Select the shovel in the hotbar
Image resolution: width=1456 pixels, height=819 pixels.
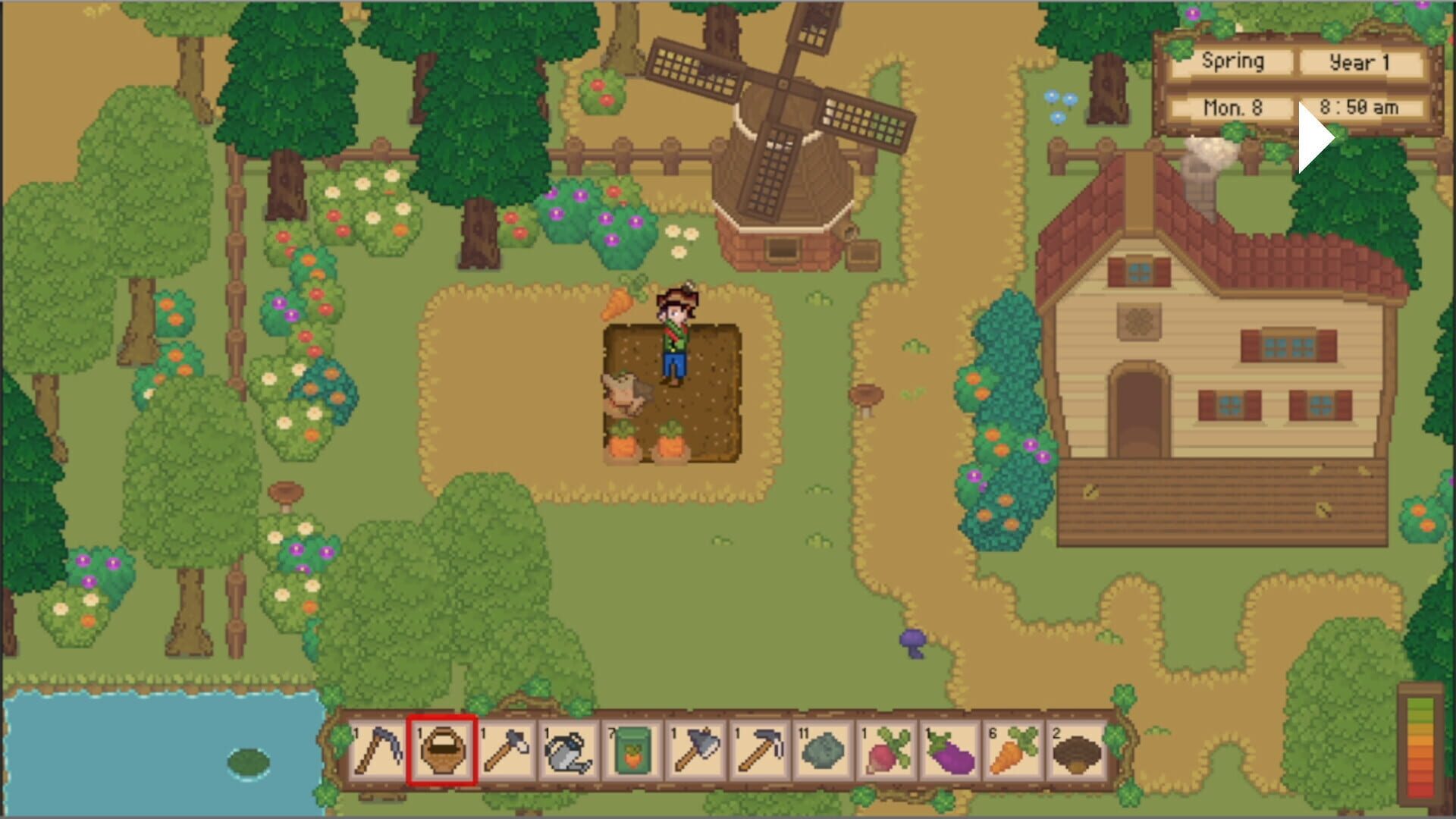(x=506, y=751)
